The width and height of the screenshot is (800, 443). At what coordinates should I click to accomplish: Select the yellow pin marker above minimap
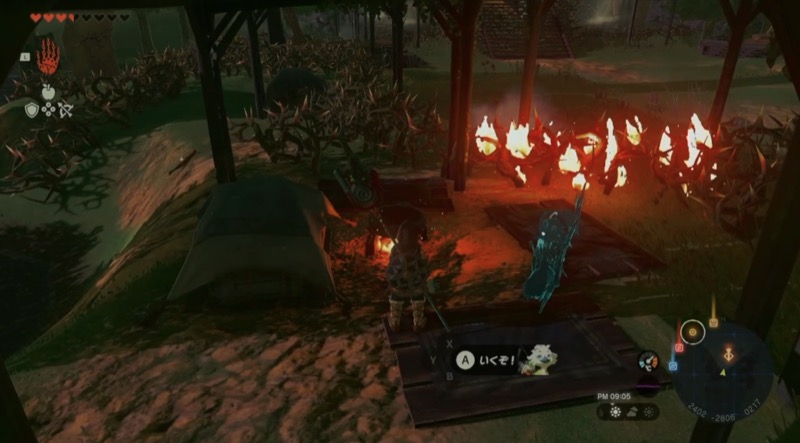[713, 323]
